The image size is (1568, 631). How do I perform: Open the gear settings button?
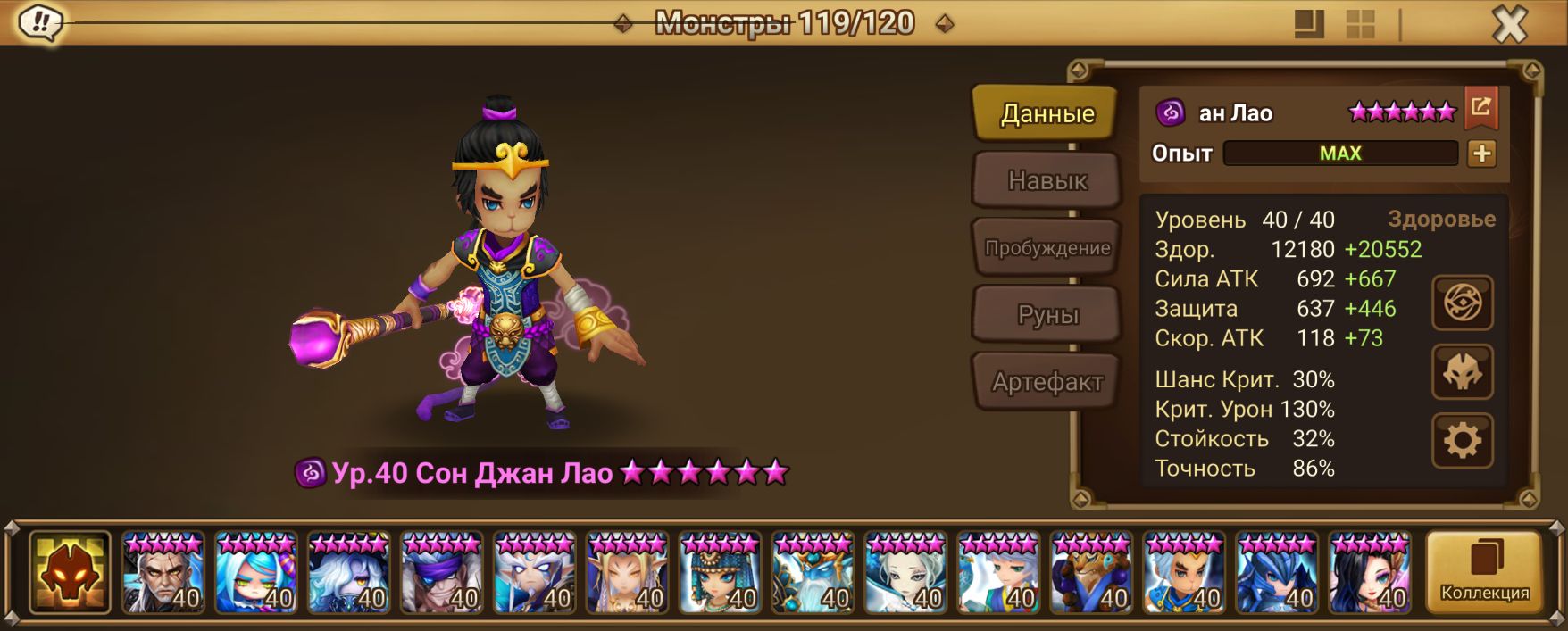point(1462,441)
